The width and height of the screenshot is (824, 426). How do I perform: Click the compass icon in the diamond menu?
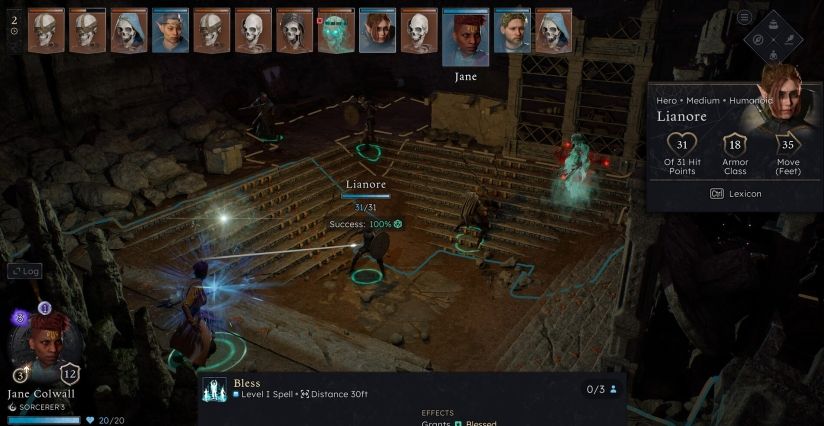[759, 41]
